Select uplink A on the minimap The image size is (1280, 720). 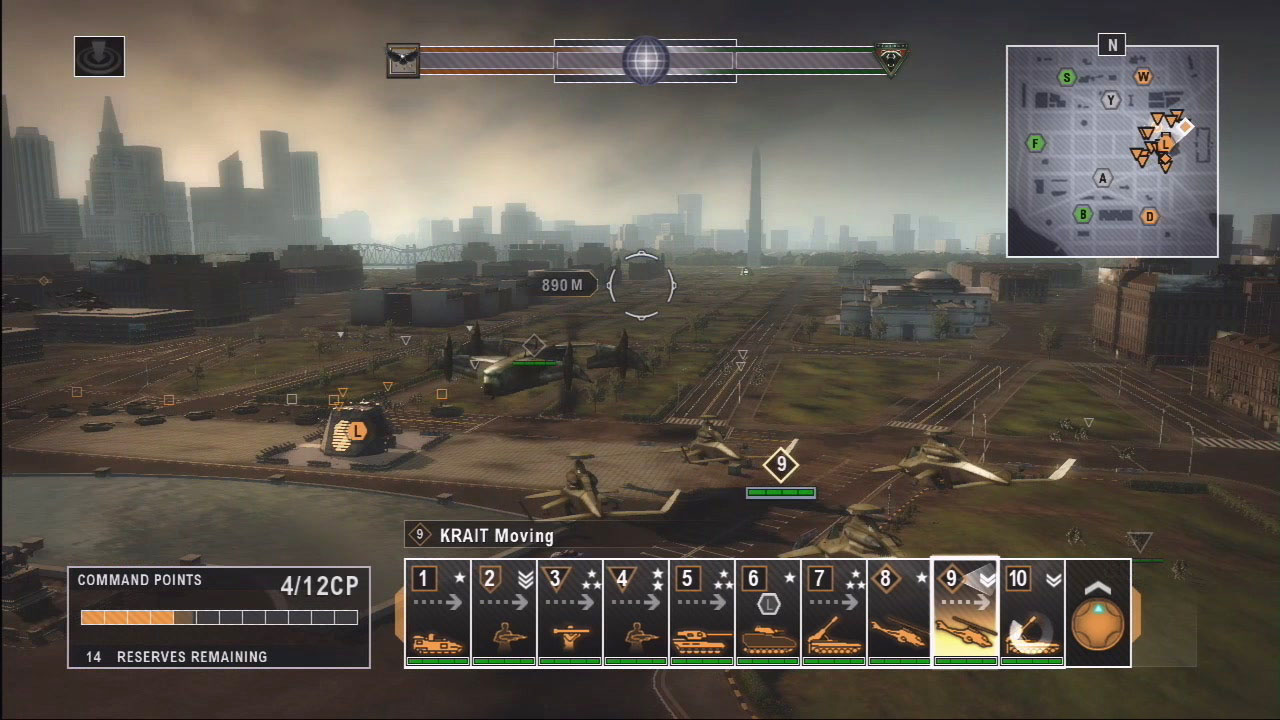pos(1103,178)
